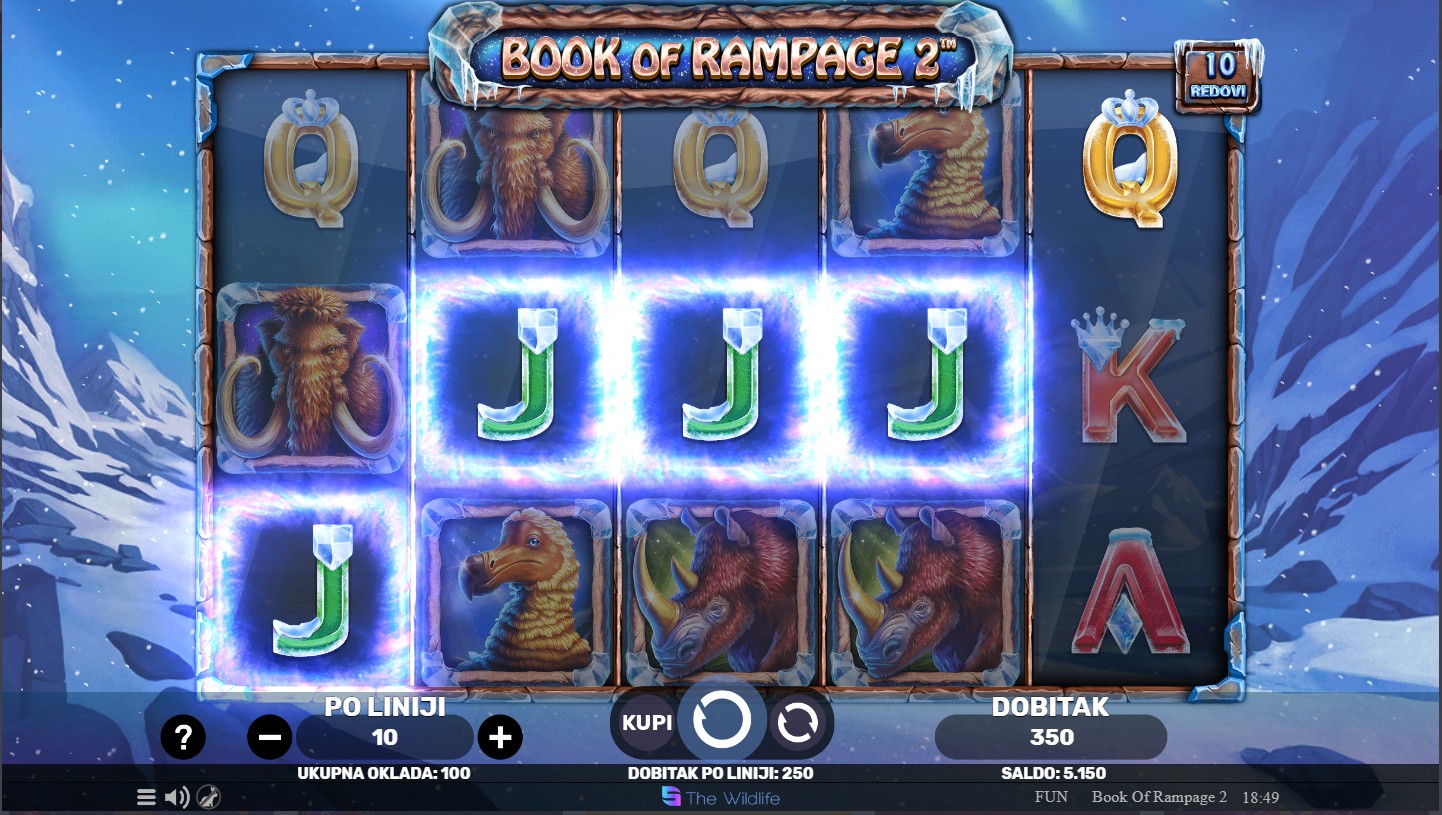This screenshot has width=1442, height=815.
Task: Toggle the turbo rabbit icon
Action: pyautogui.click(x=208, y=797)
